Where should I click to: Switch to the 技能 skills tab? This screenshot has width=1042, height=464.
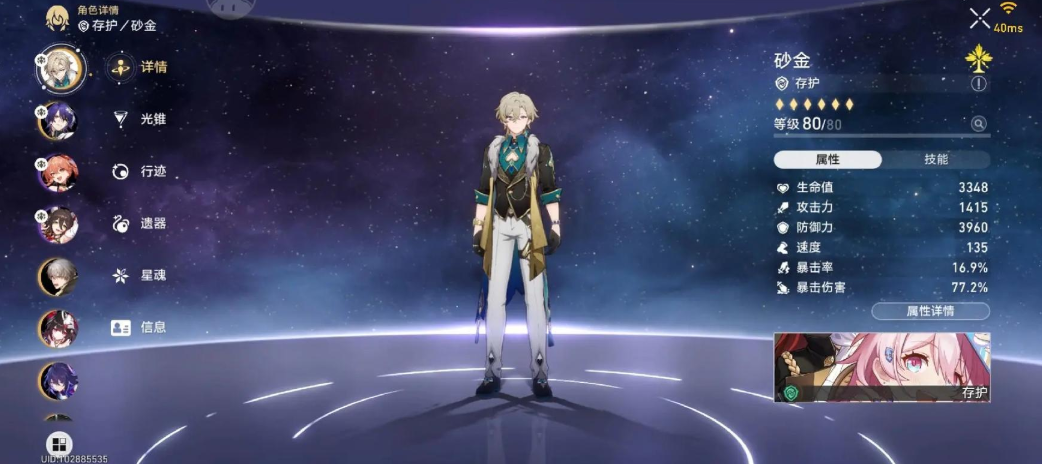(936, 160)
